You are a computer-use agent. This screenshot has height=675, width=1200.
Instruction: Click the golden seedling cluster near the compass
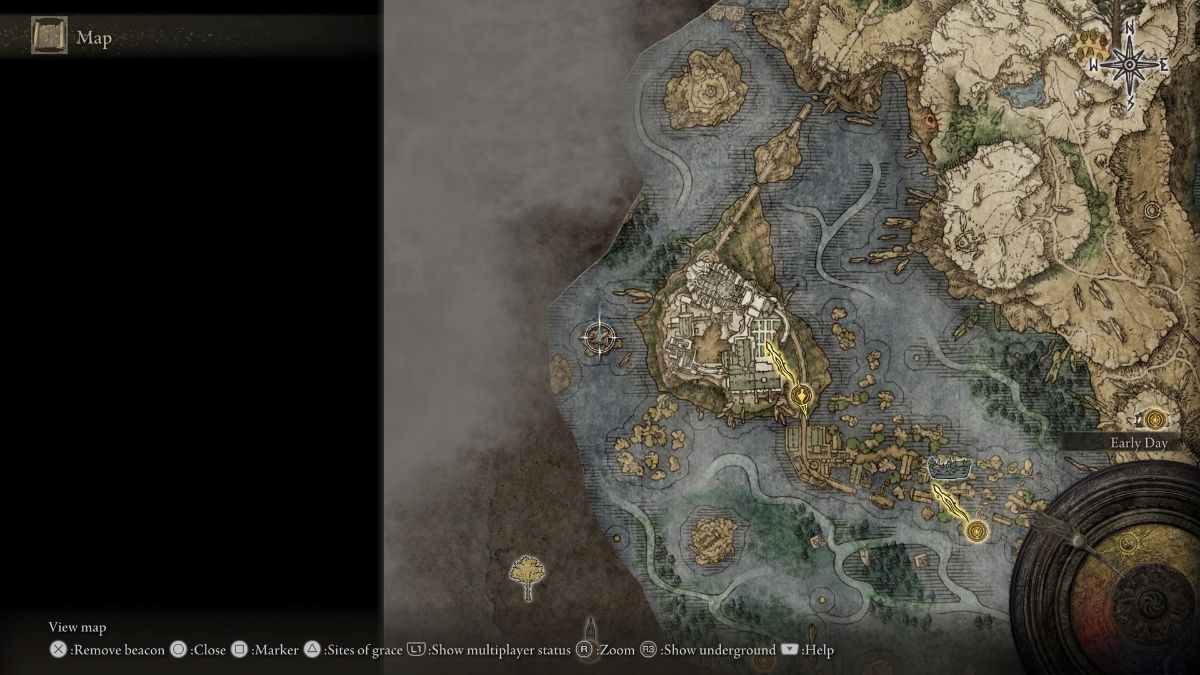tap(1088, 44)
